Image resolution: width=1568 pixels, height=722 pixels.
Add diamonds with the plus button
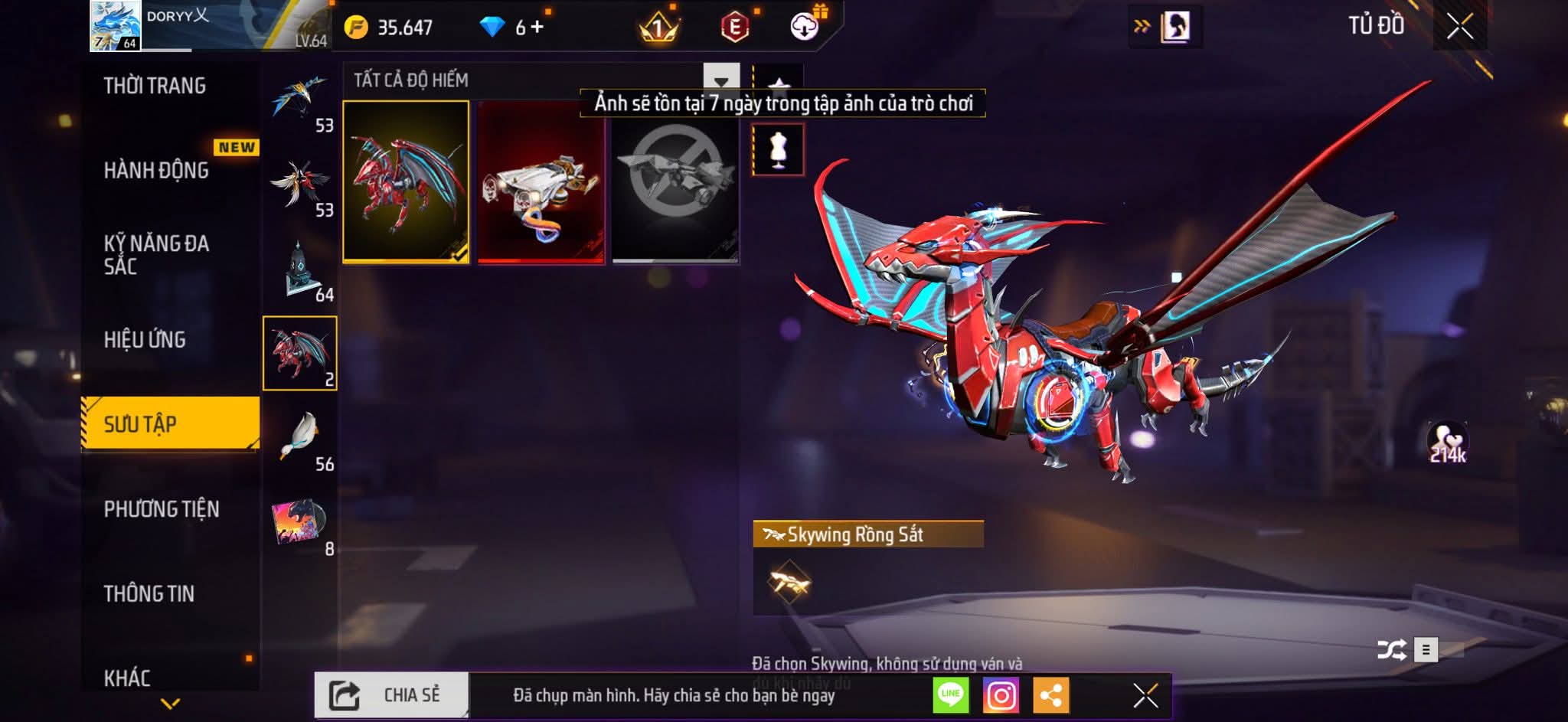537,28
